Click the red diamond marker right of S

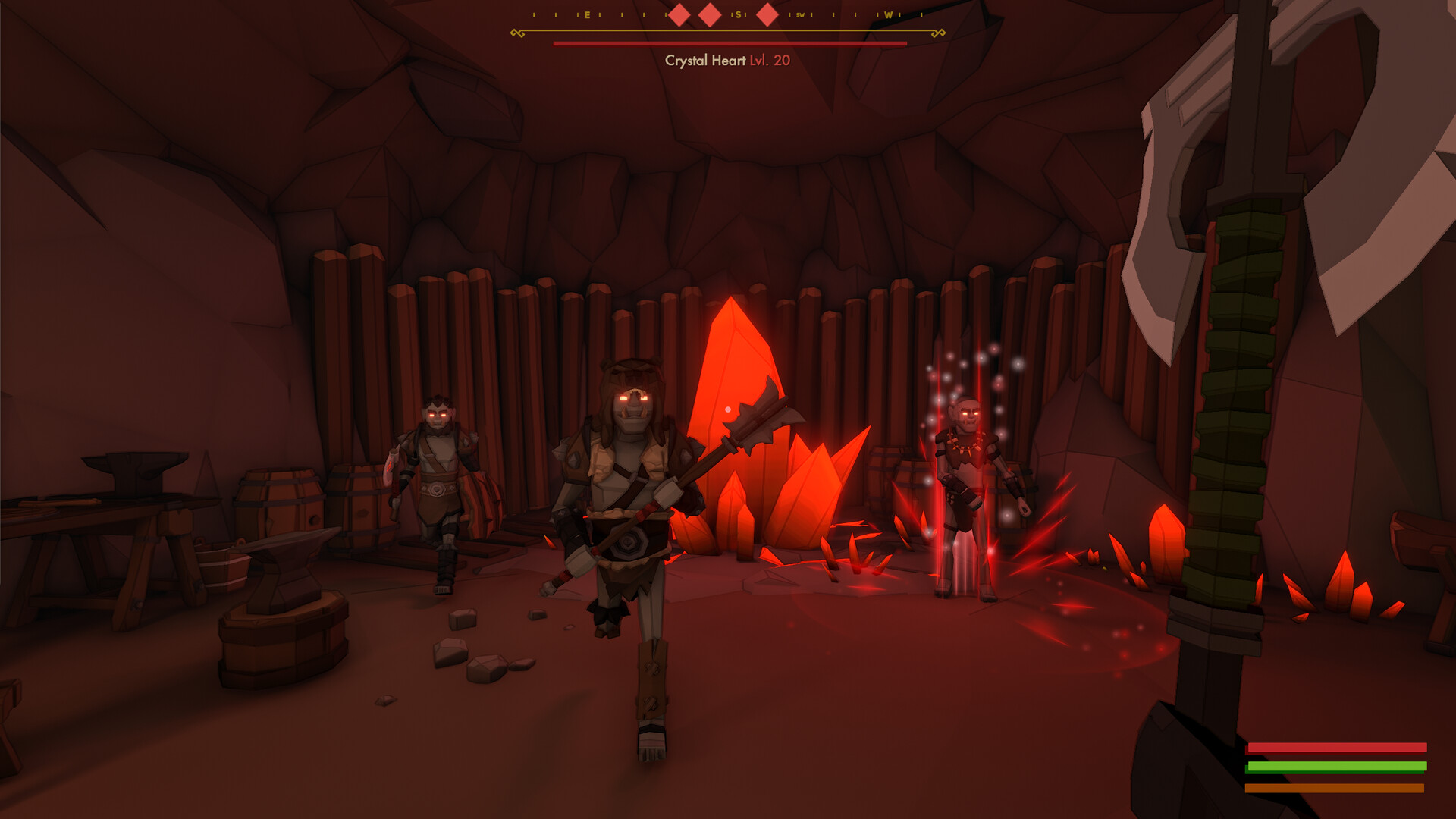coord(767,14)
